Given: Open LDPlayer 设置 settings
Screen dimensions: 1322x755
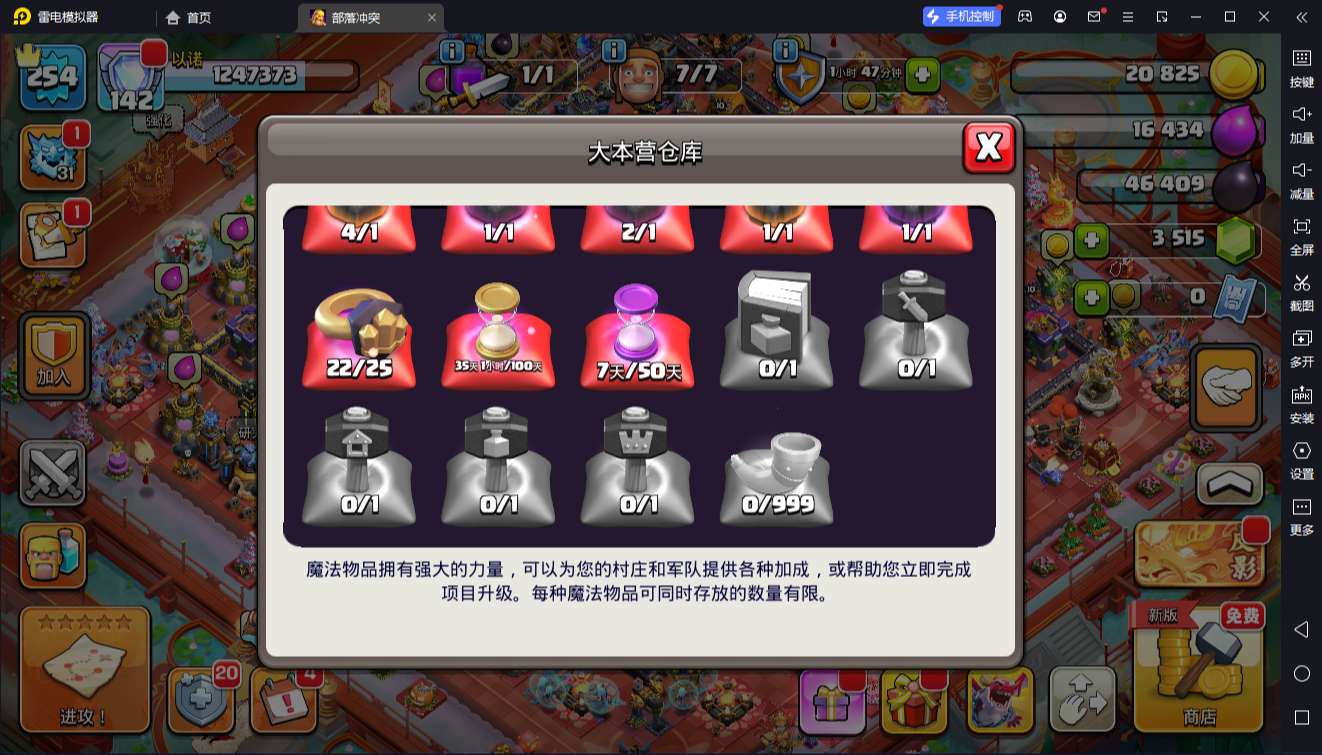Looking at the screenshot, I should coord(1301,460).
